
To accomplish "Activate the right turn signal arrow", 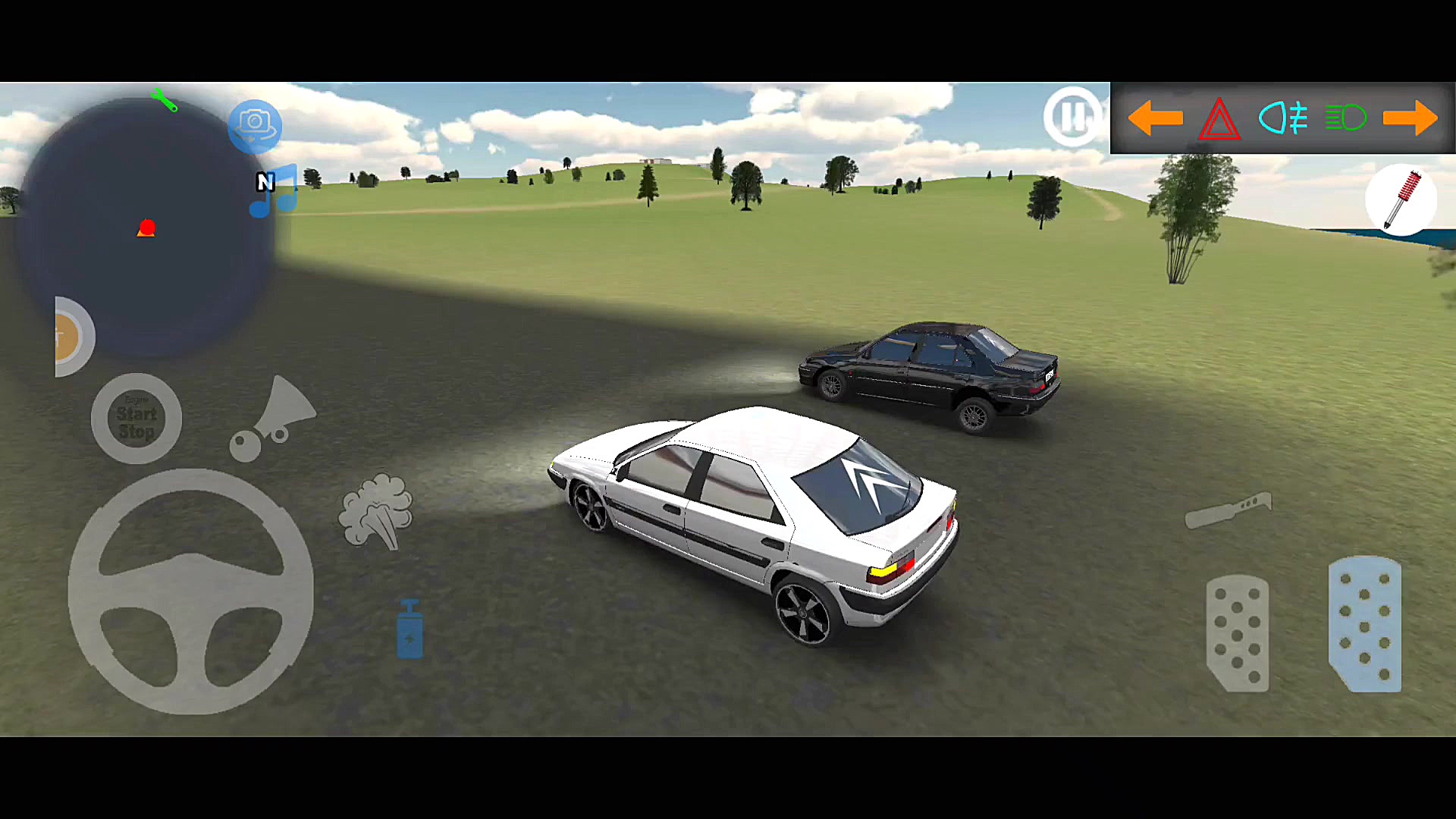I will pos(1410,118).
